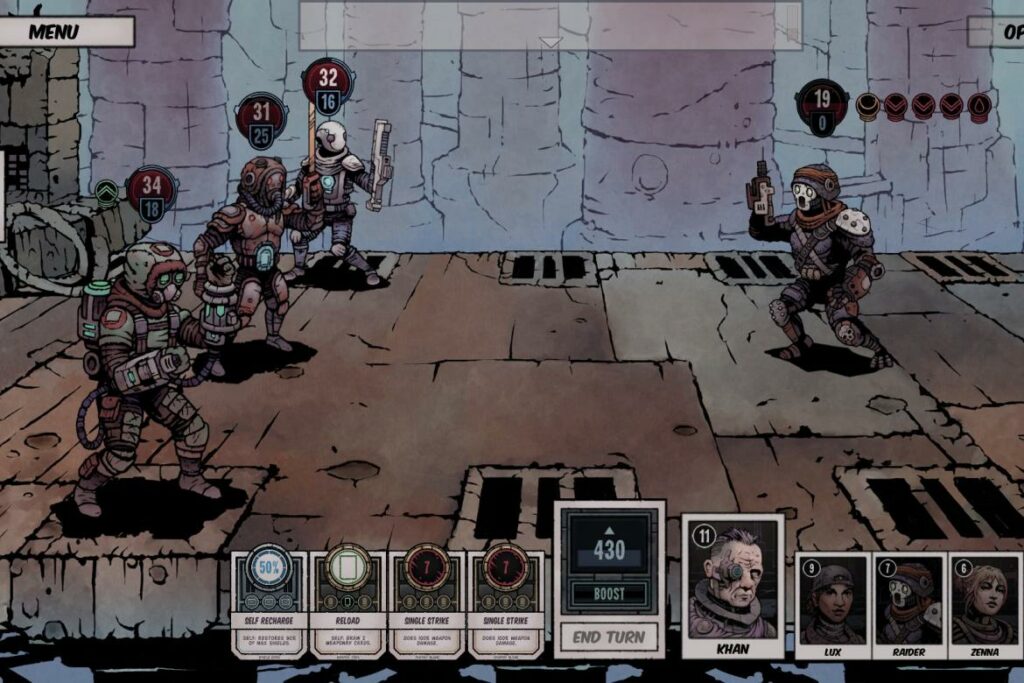Select the Reload card

click(347, 602)
